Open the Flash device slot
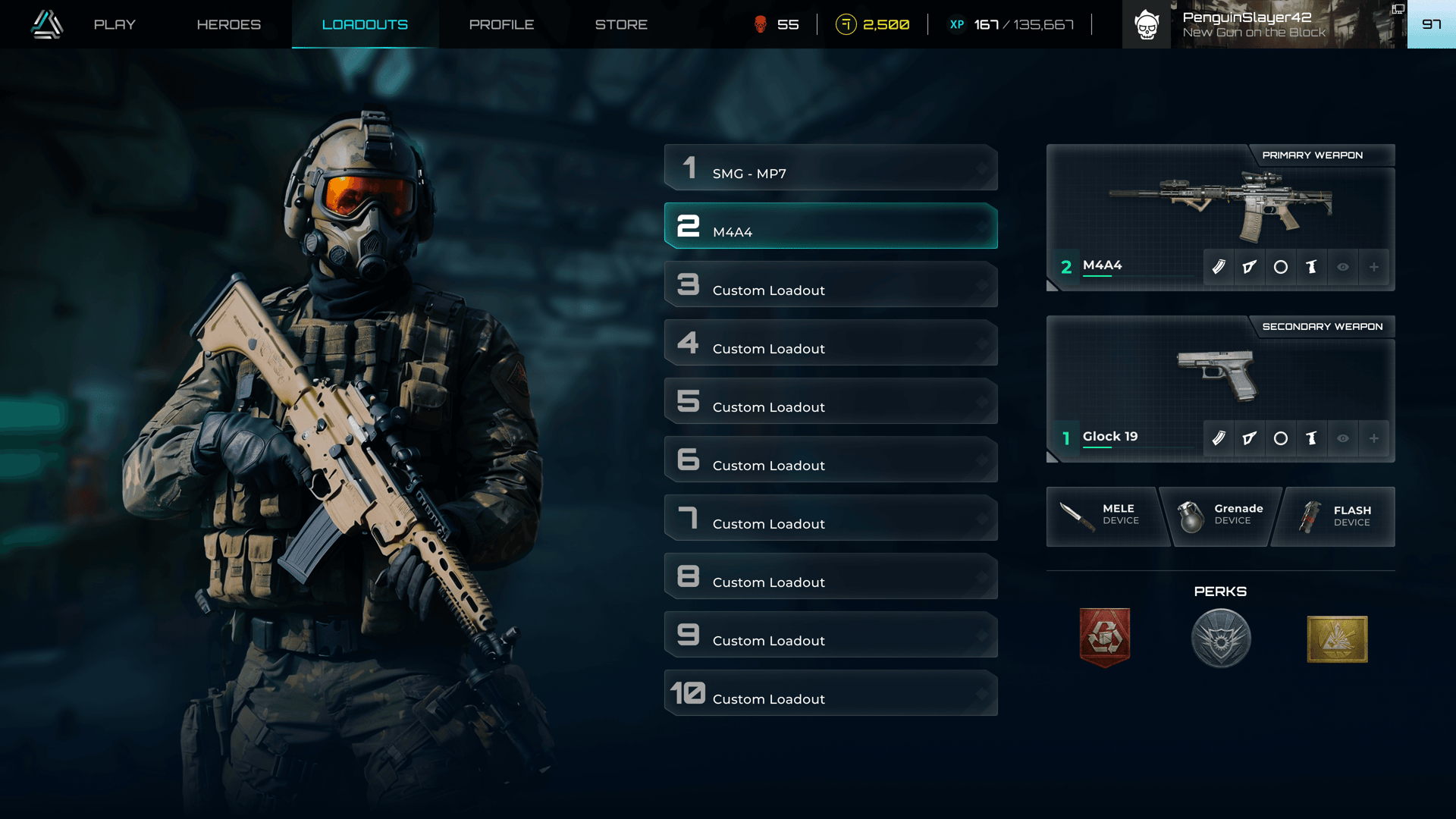This screenshot has width=1456, height=819. click(1336, 516)
